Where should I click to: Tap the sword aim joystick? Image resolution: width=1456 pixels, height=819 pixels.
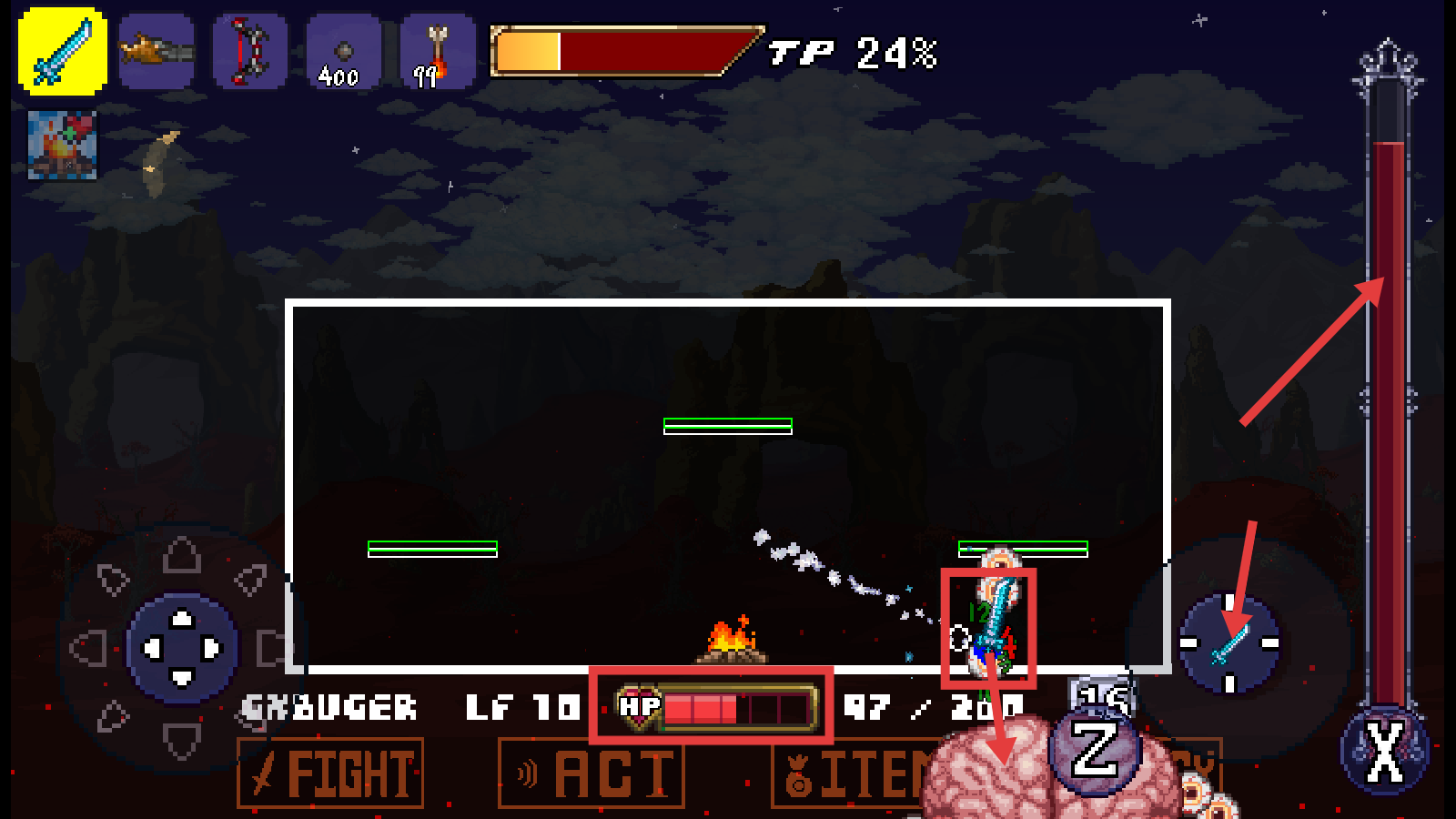pos(1229,643)
